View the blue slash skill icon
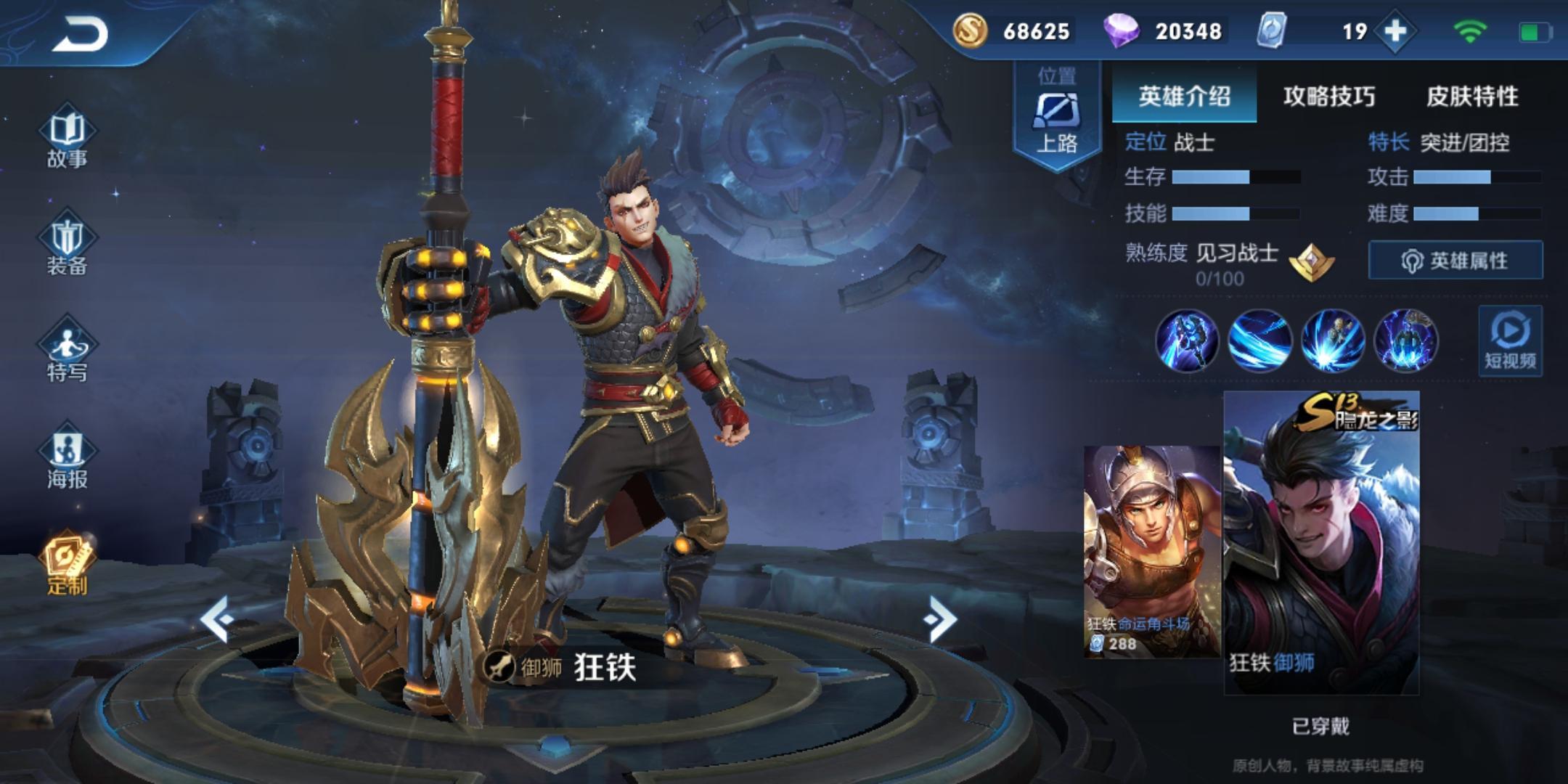 1259,340
